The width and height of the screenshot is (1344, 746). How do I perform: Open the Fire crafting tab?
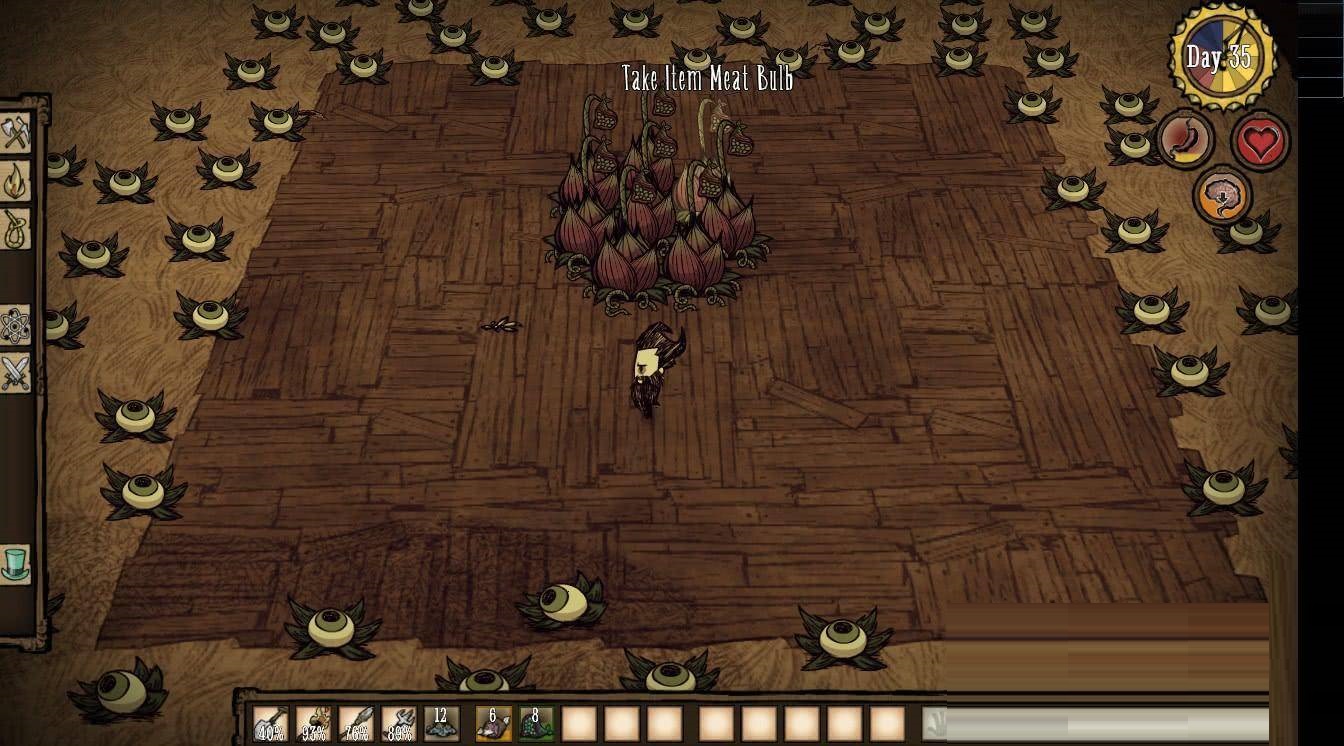[16, 181]
